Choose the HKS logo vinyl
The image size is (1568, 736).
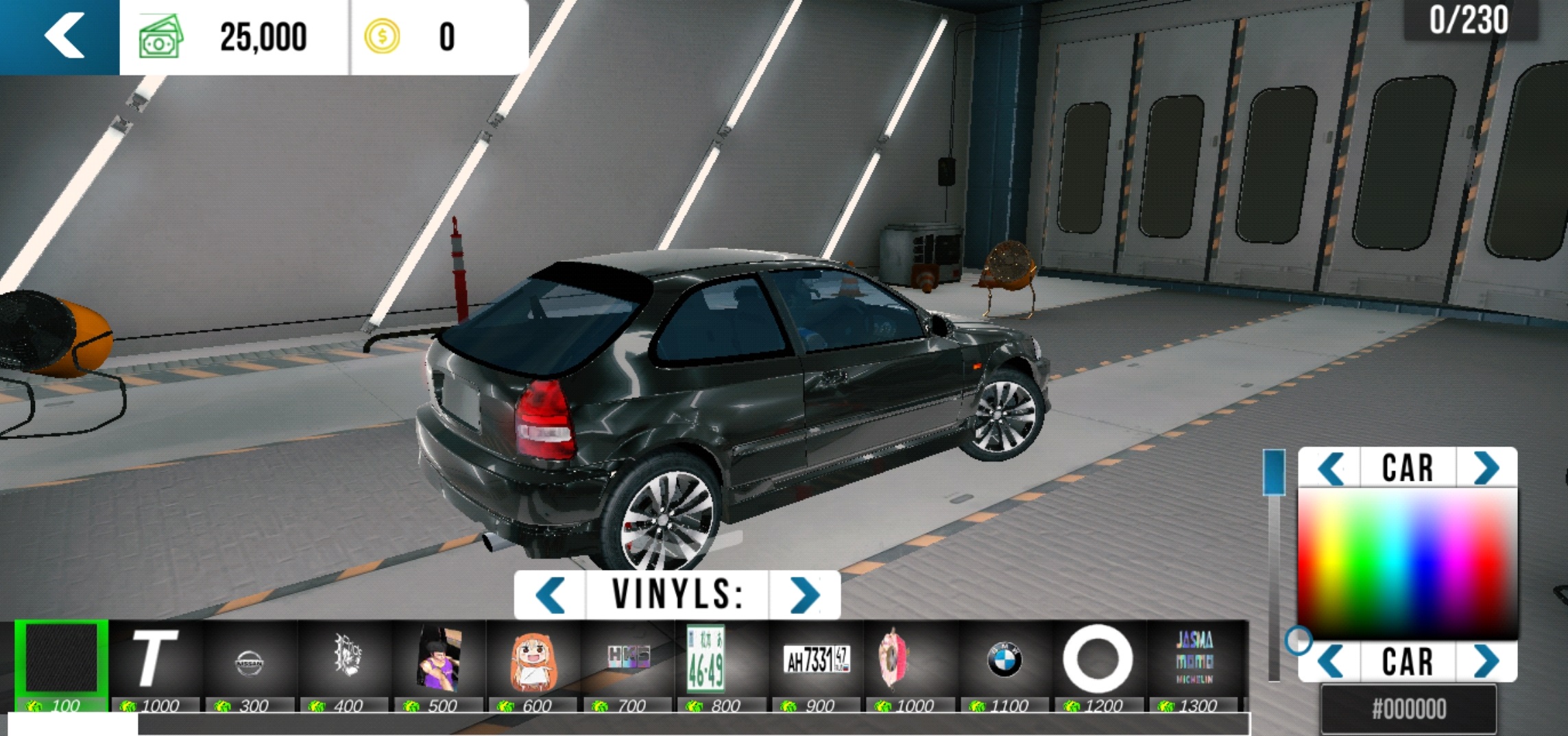click(628, 658)
